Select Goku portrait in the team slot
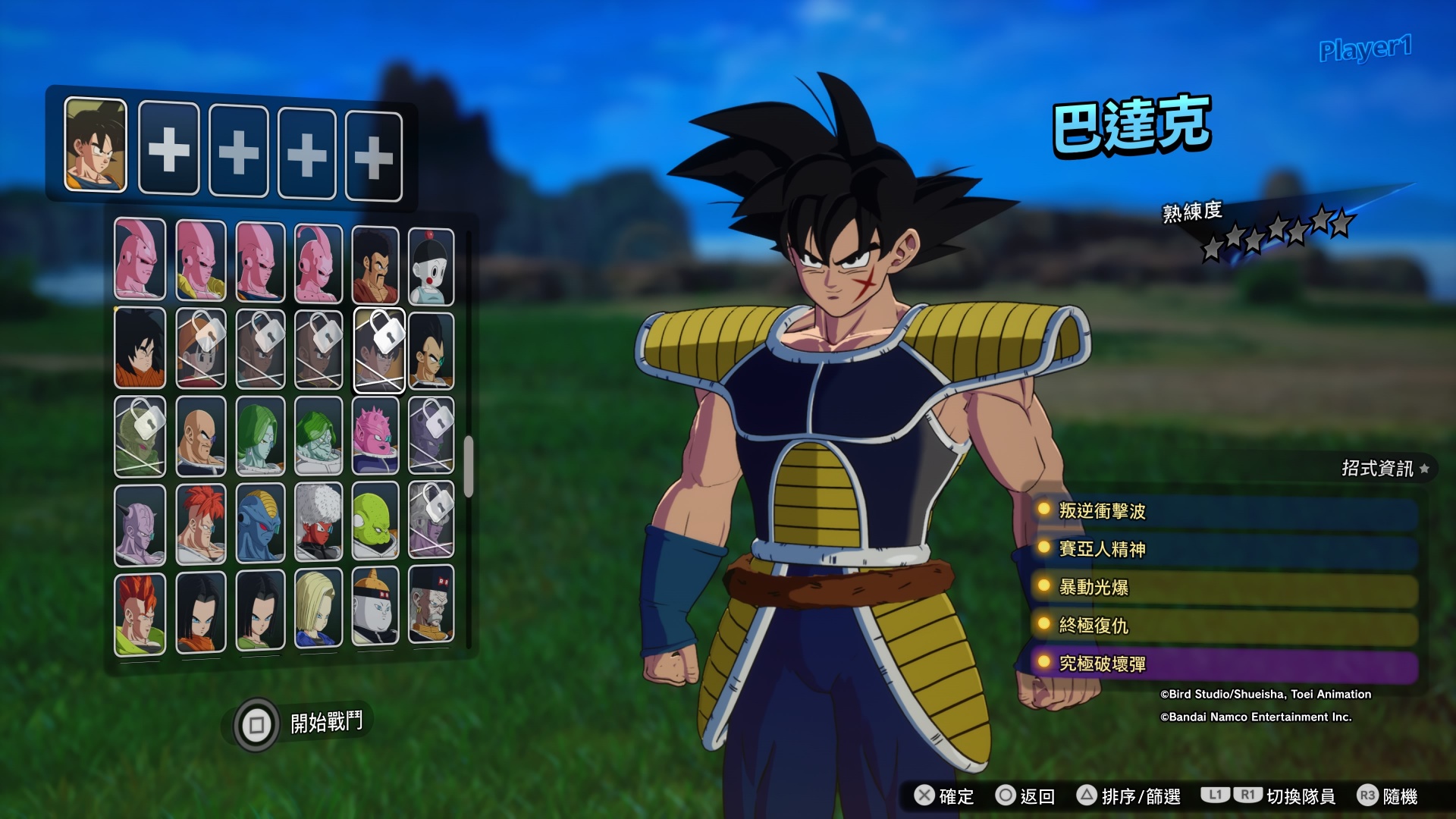Viewport: 1456px width, 819px height. 96,145
